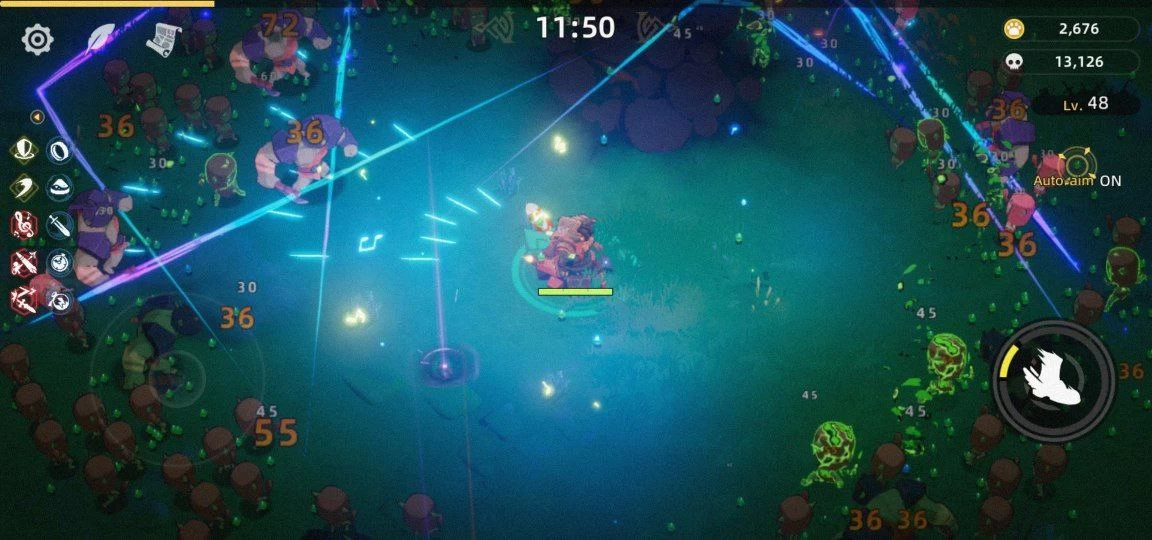Activate the winged boot dash ability
Image resolution: width=1152 pixels, height=540 pixels.
(x=1053, y=375)
